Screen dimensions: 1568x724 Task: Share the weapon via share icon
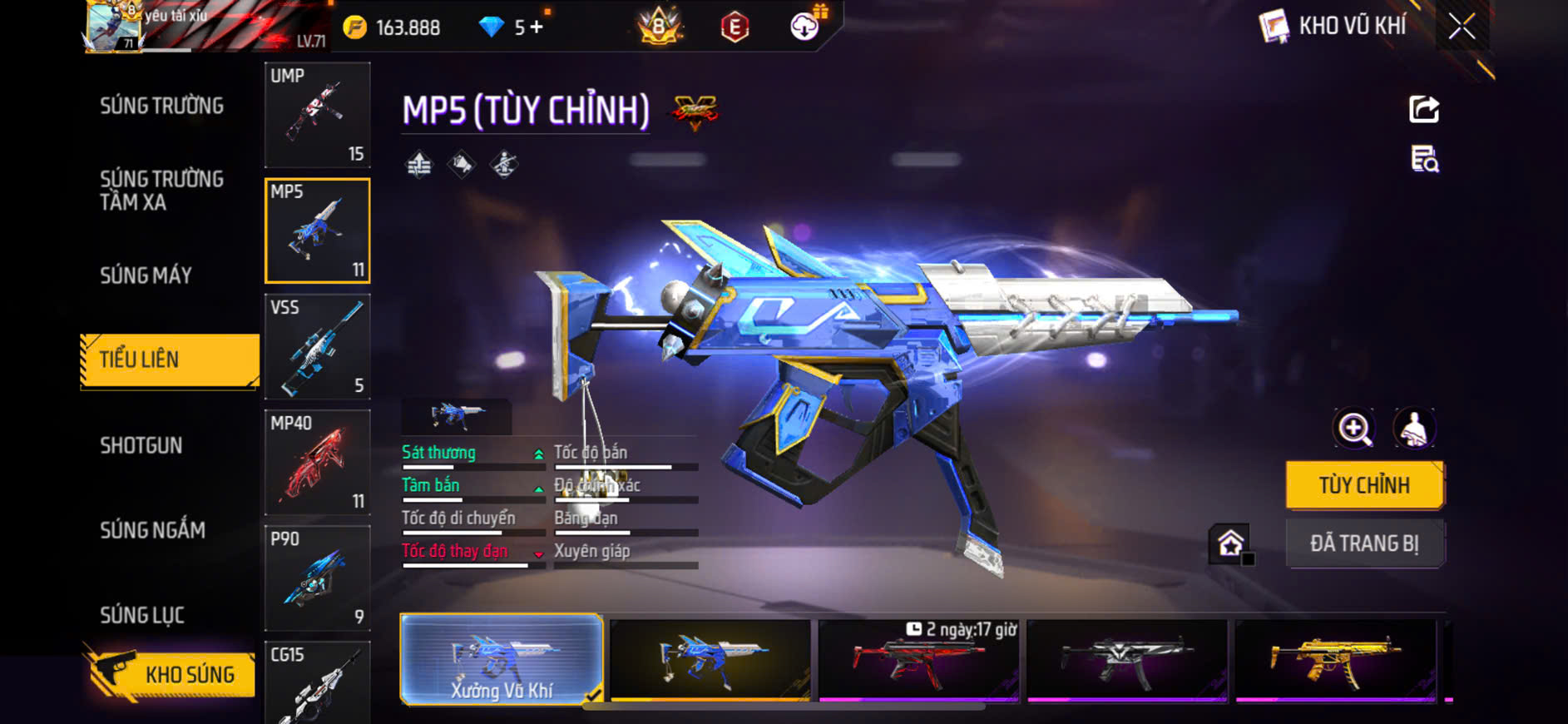(1424, 109)
